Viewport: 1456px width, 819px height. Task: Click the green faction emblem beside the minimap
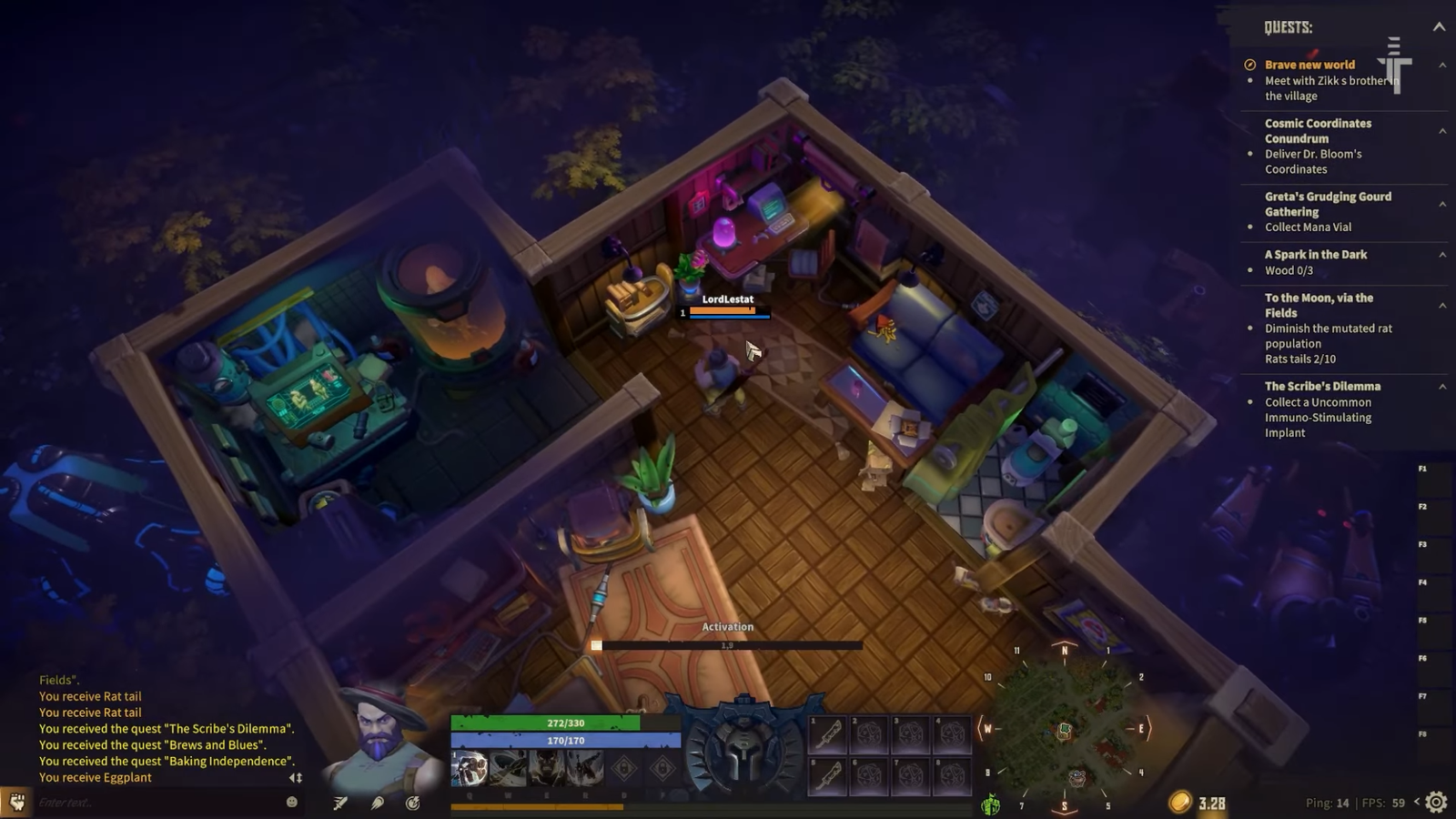[x=989, y=802]
